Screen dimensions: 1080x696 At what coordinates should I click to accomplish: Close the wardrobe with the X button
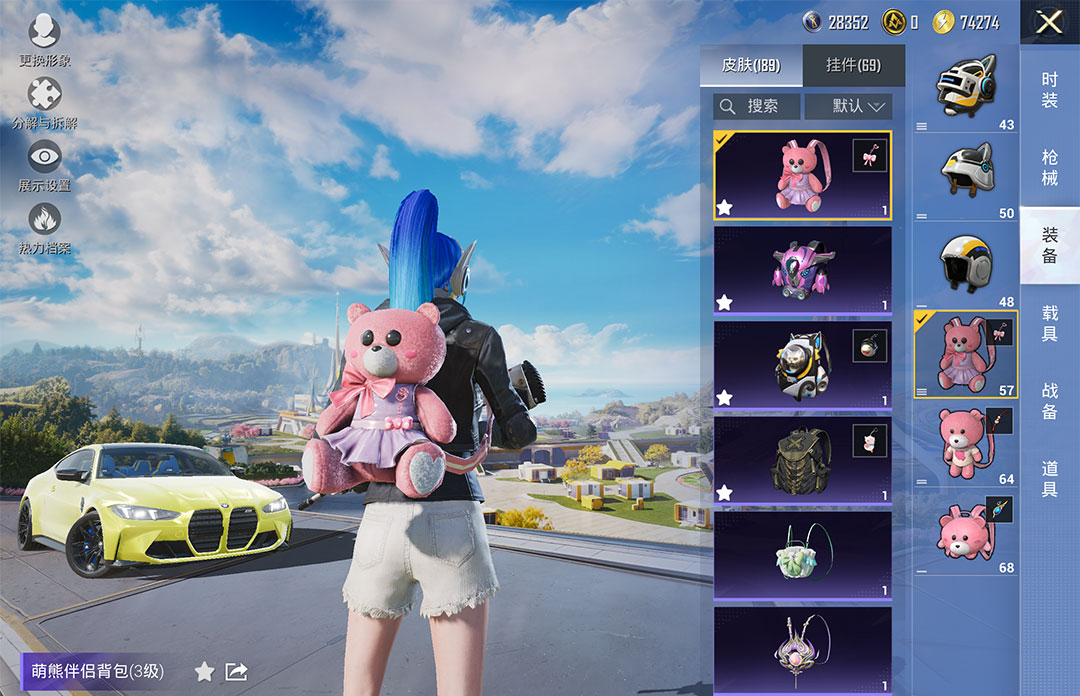coord(1048,22)
